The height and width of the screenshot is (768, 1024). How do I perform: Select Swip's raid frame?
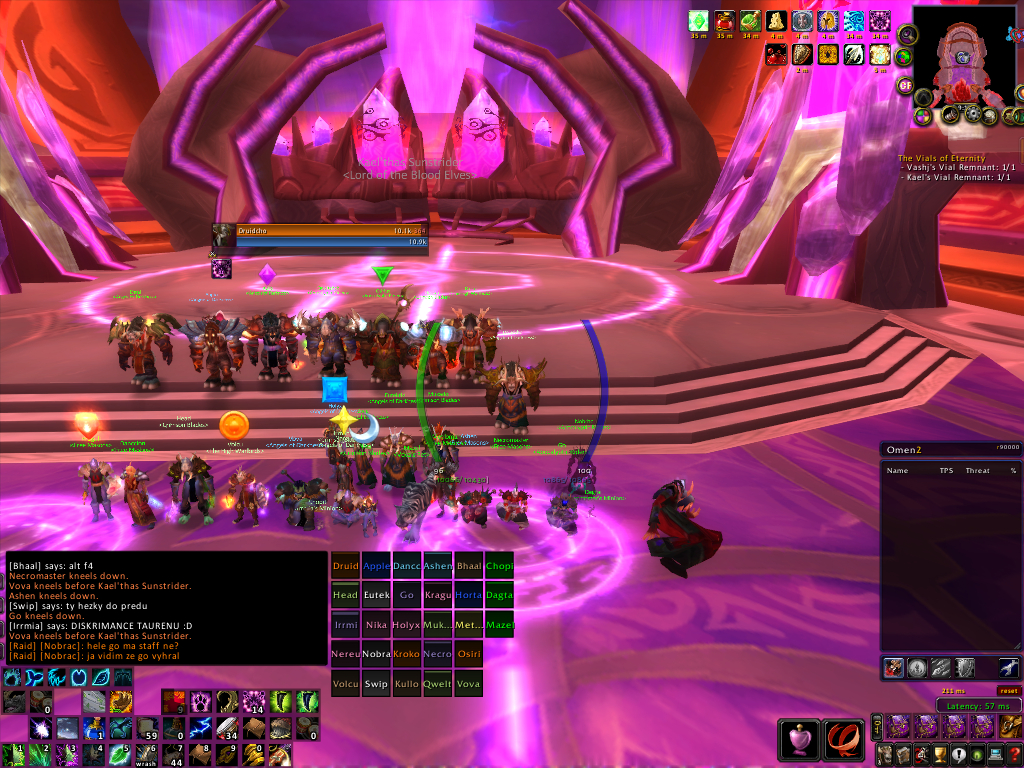click(x=376, y=684)
